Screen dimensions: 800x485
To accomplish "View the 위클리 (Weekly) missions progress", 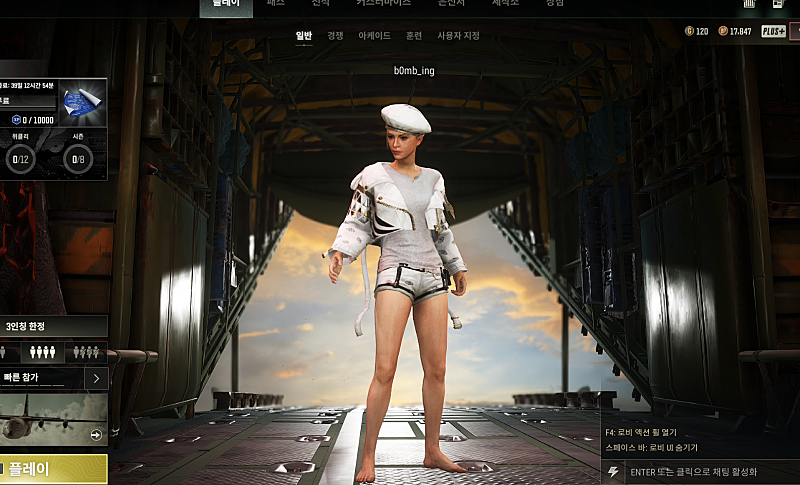I will click(20, 153).
